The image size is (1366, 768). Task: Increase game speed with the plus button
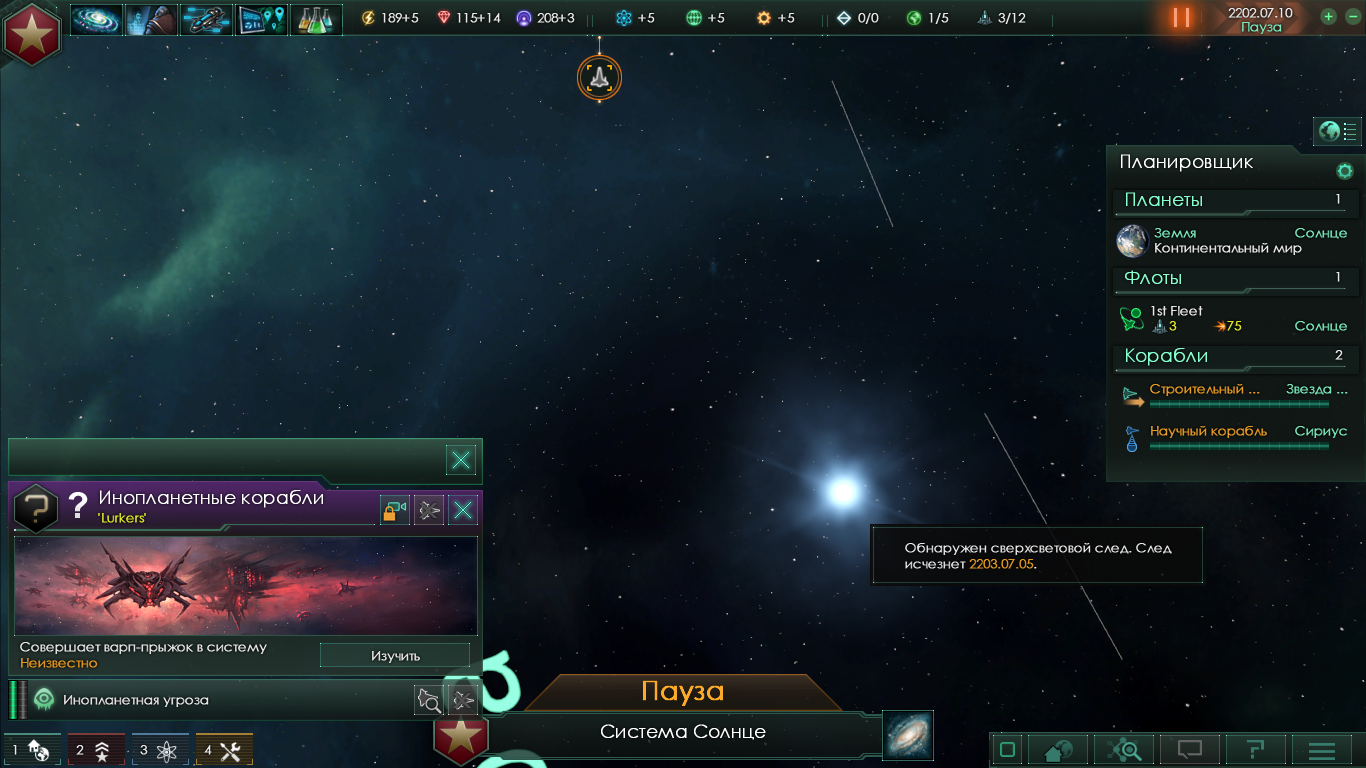tap(1328, 17)
